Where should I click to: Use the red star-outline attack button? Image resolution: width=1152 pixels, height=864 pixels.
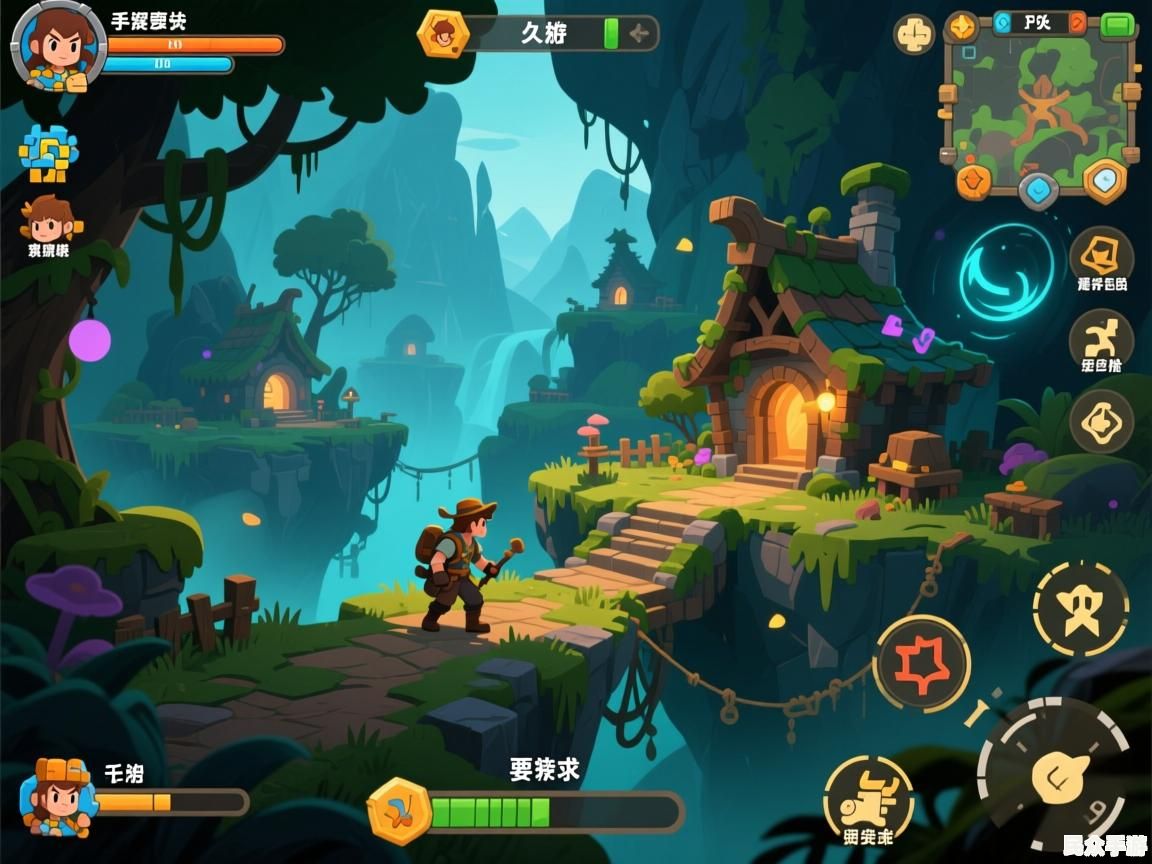[921, 662]
